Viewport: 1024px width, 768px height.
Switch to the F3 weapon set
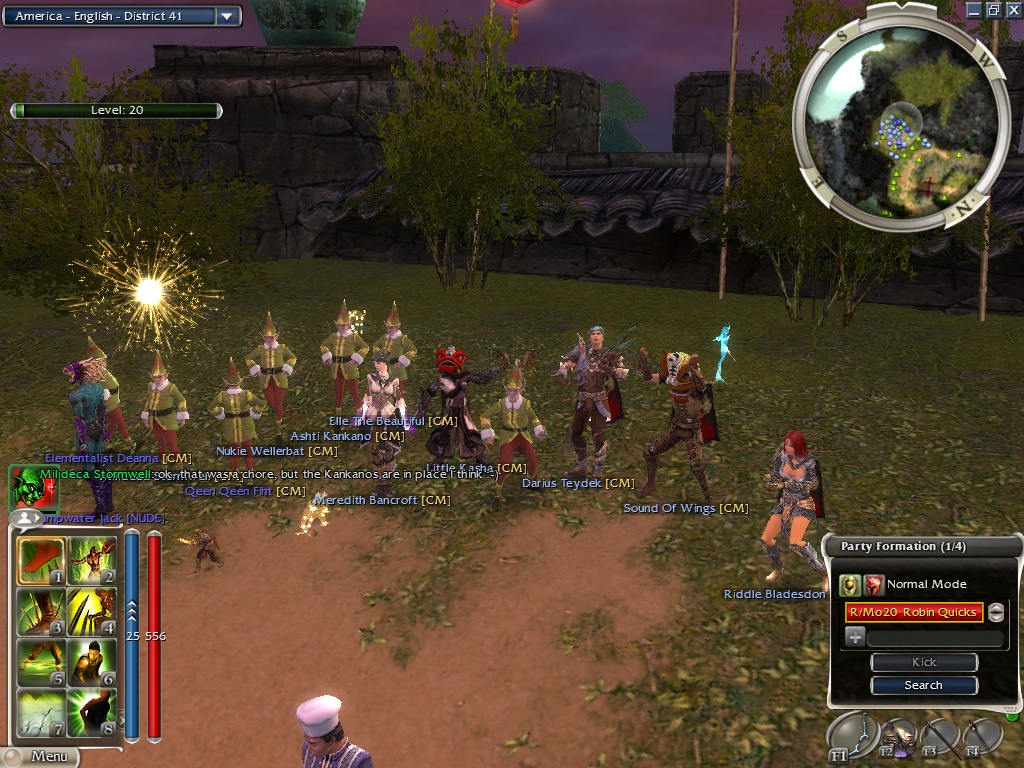point(938,737)
